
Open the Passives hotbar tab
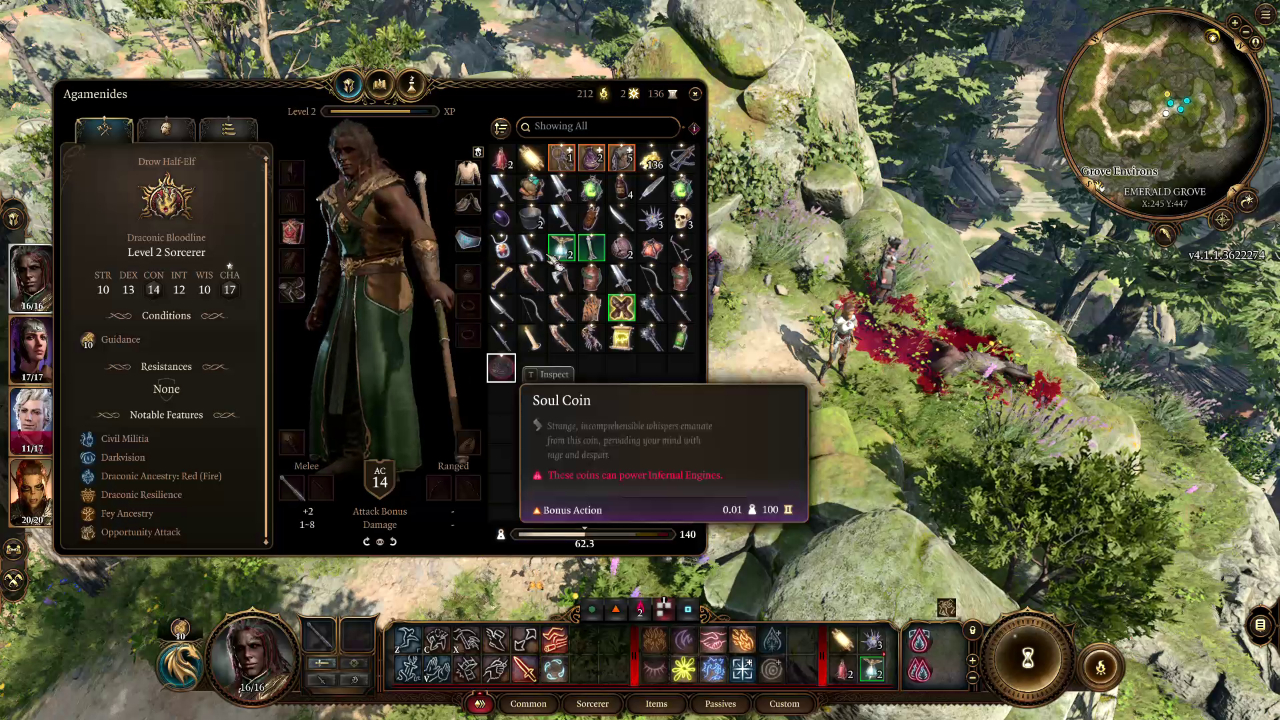tap(720, 703)
